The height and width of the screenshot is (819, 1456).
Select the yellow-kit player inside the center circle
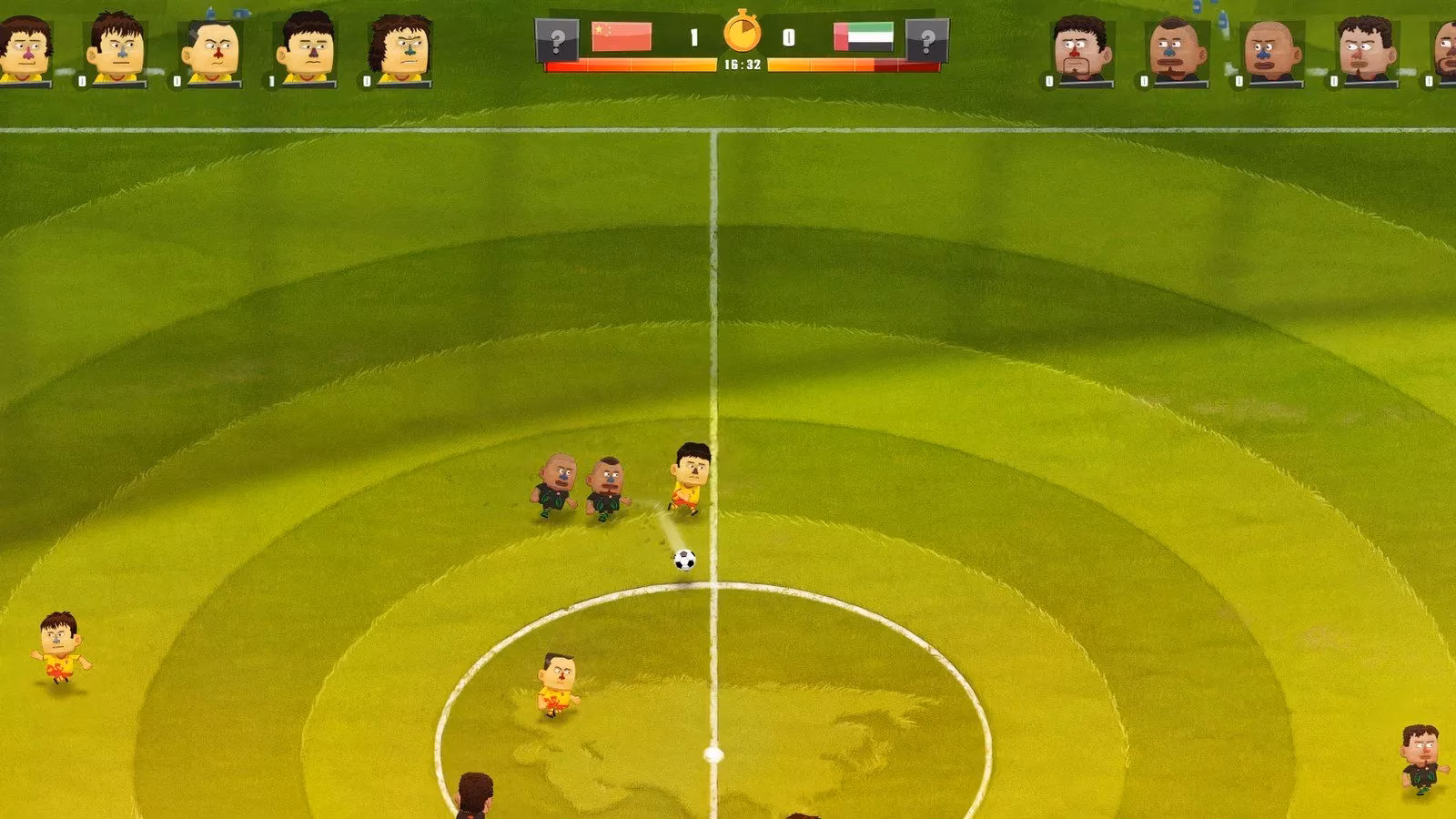tap(557, 682)
